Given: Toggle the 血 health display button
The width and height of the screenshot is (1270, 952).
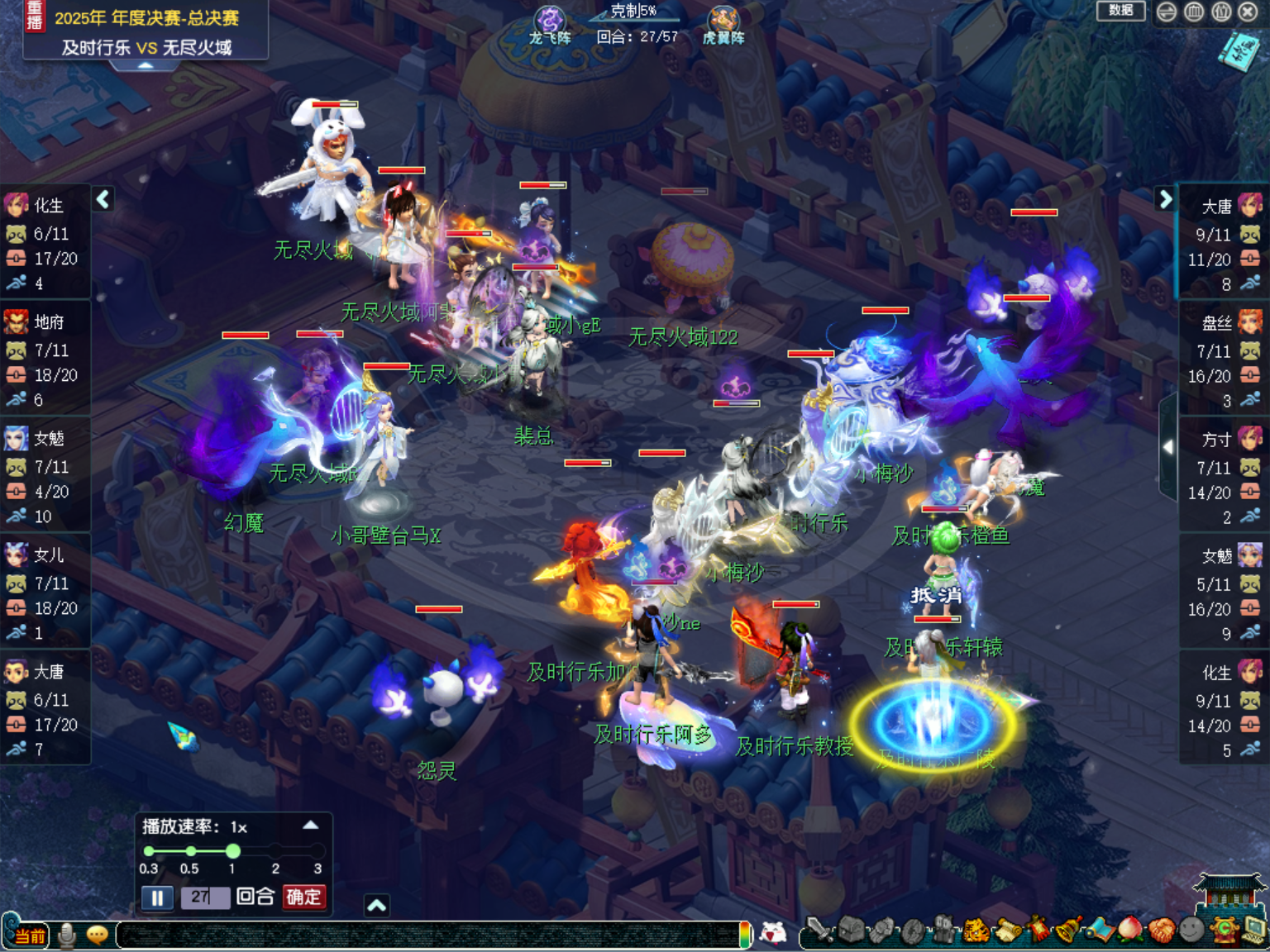Looking at the screenshot, I should (x=1194, y=12).
